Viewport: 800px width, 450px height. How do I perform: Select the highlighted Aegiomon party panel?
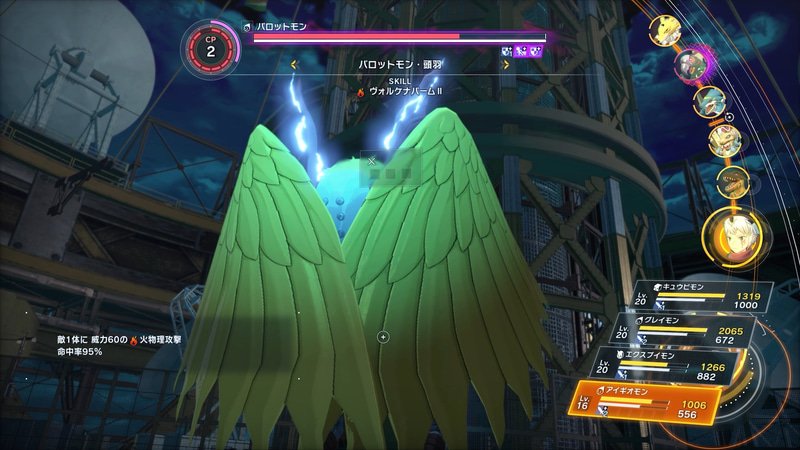click(x=646, y=402)
